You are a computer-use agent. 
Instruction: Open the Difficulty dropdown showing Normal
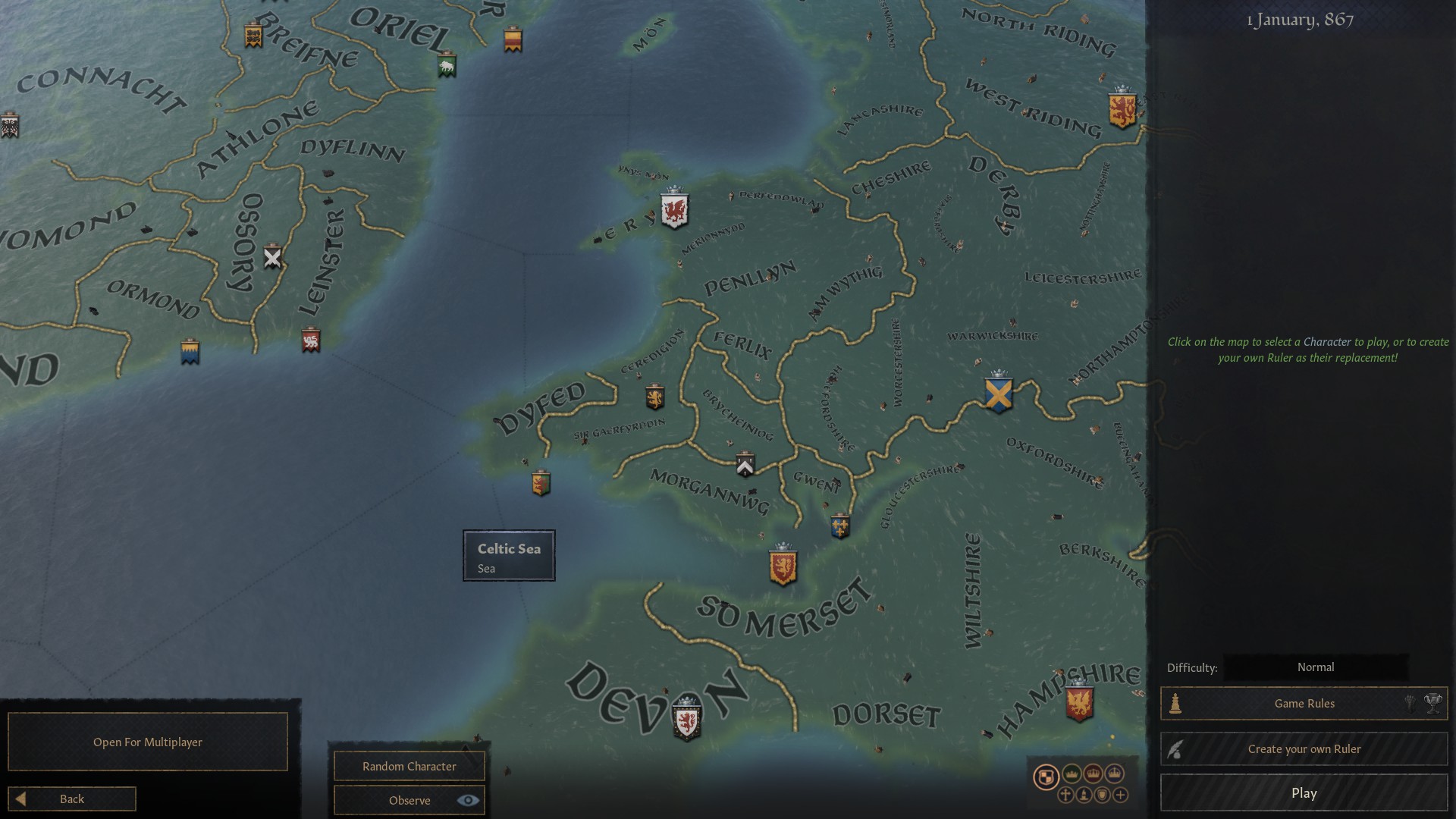click(x=1317, y=667)
